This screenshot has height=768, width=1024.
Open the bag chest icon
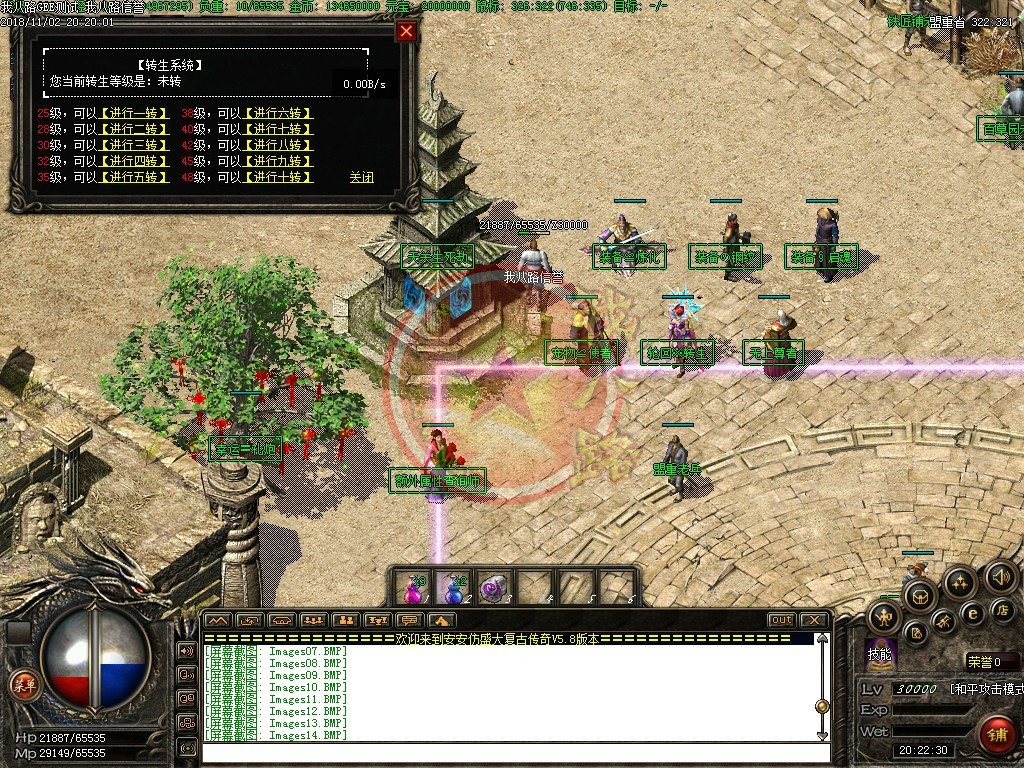click(920, 597)
